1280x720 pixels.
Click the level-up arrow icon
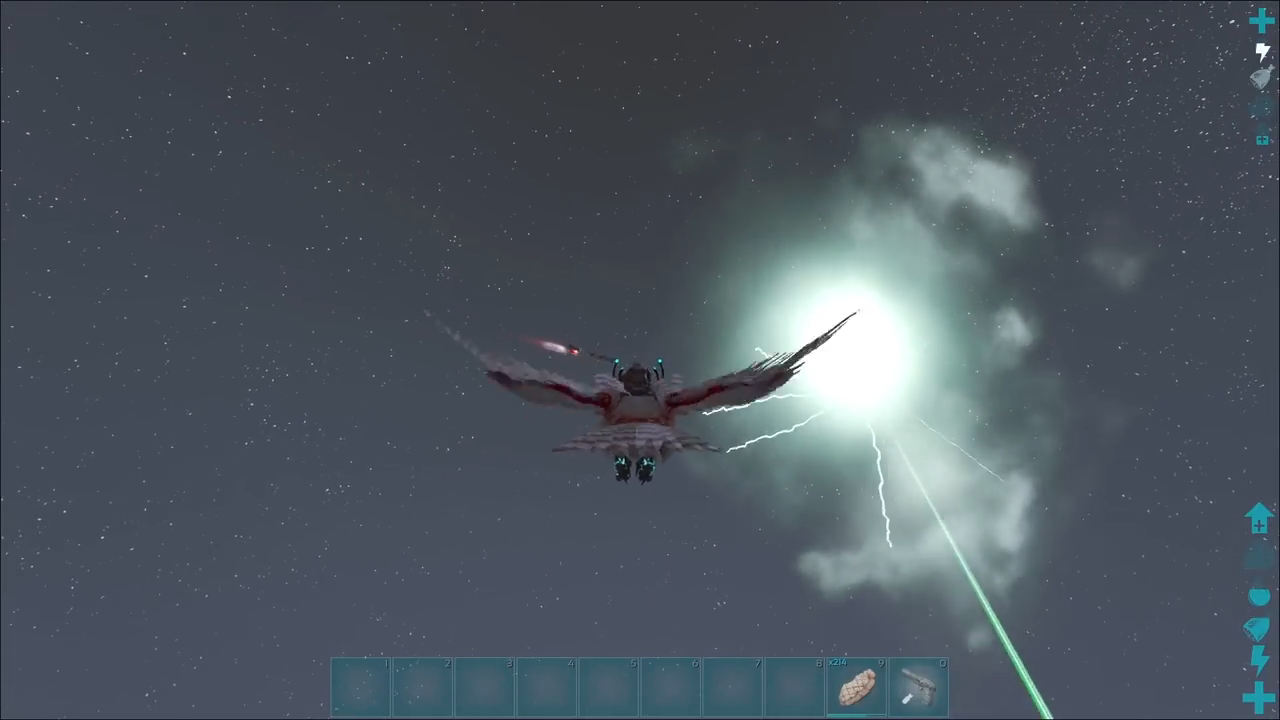[x=1259, y=518]
